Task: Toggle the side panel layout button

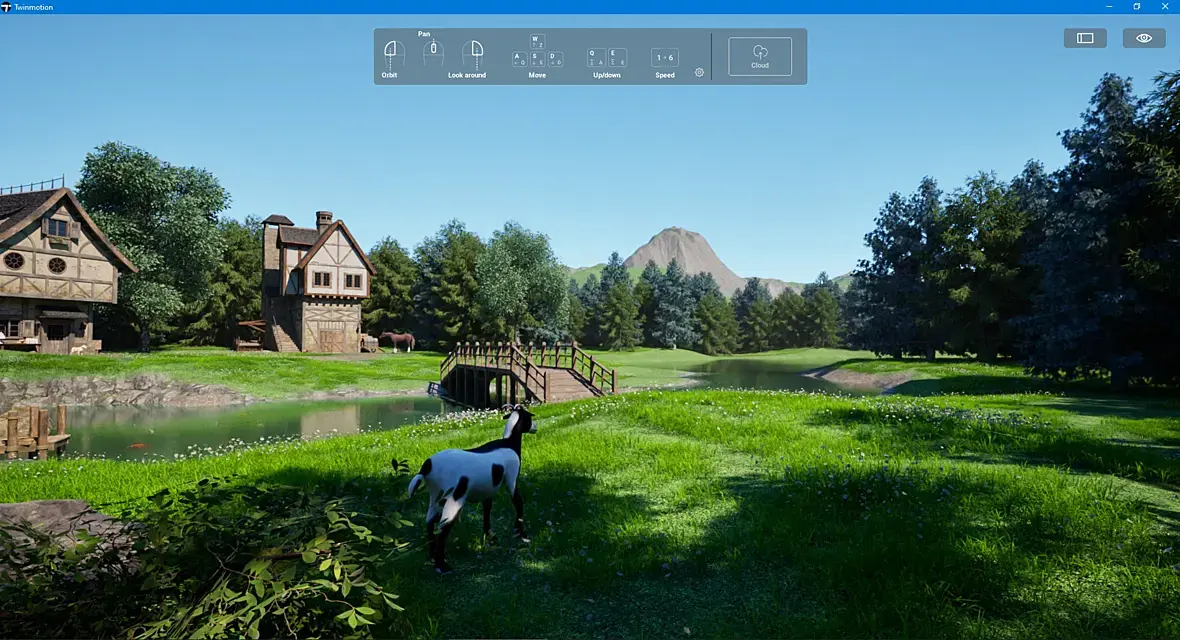Action: point(1085,38)
